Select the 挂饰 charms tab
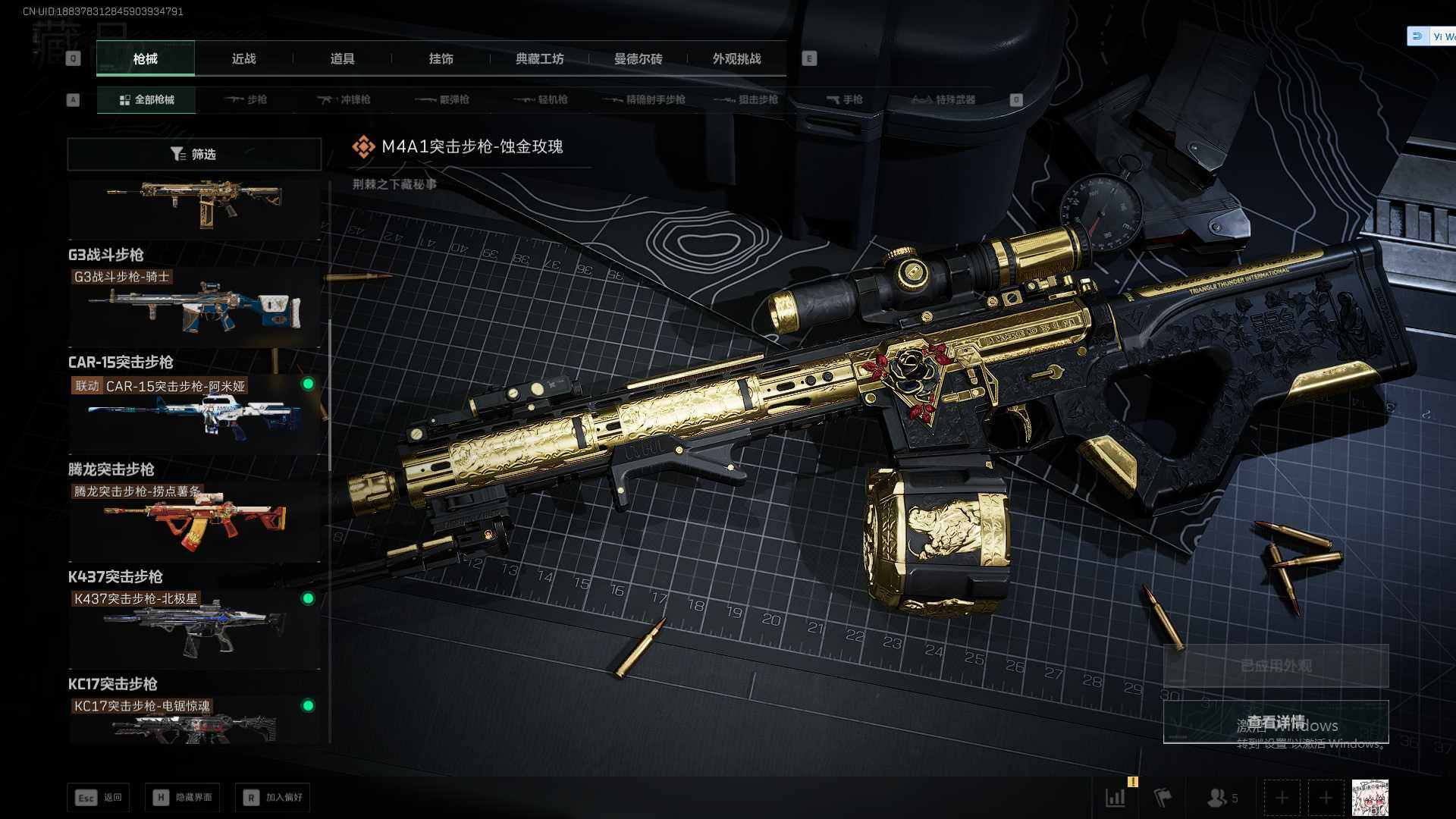Screen dimensions: 1456x819 click(441, 58)
